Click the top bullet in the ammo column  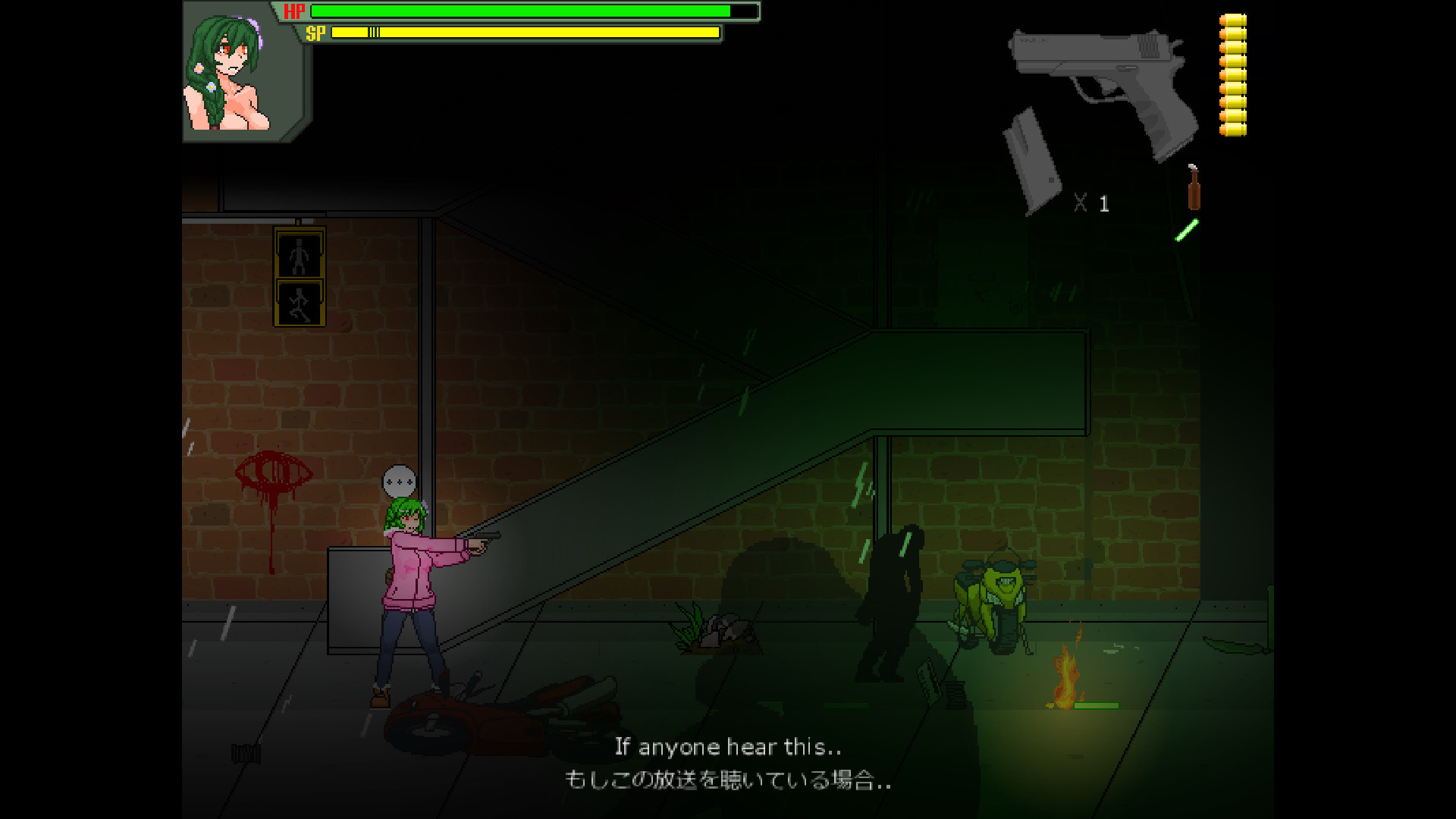pyautogui.click(x=1234, y=21)
